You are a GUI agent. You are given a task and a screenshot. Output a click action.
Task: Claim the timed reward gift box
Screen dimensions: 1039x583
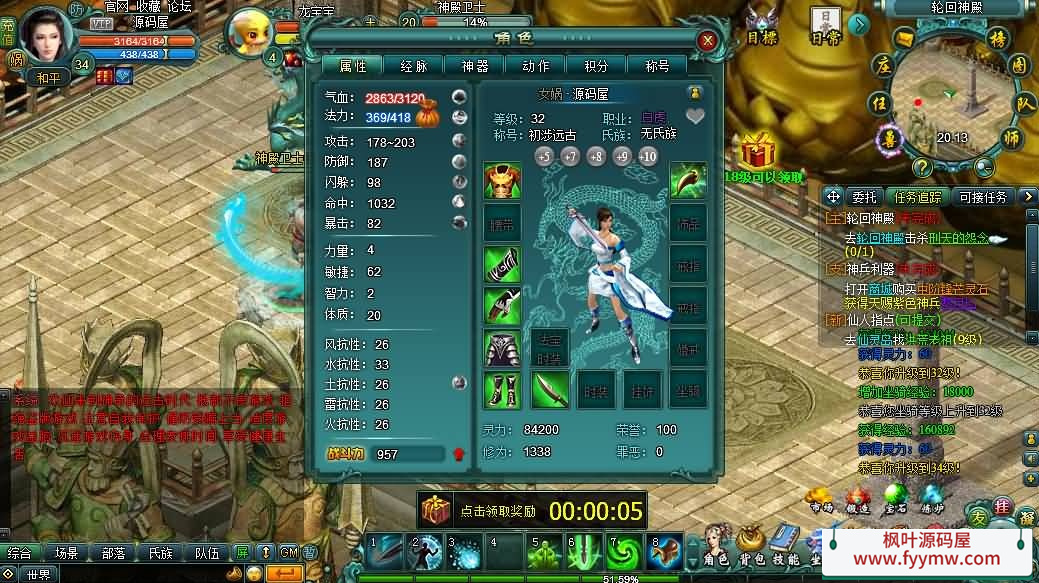pyautogui.click(x=436, y=510)
